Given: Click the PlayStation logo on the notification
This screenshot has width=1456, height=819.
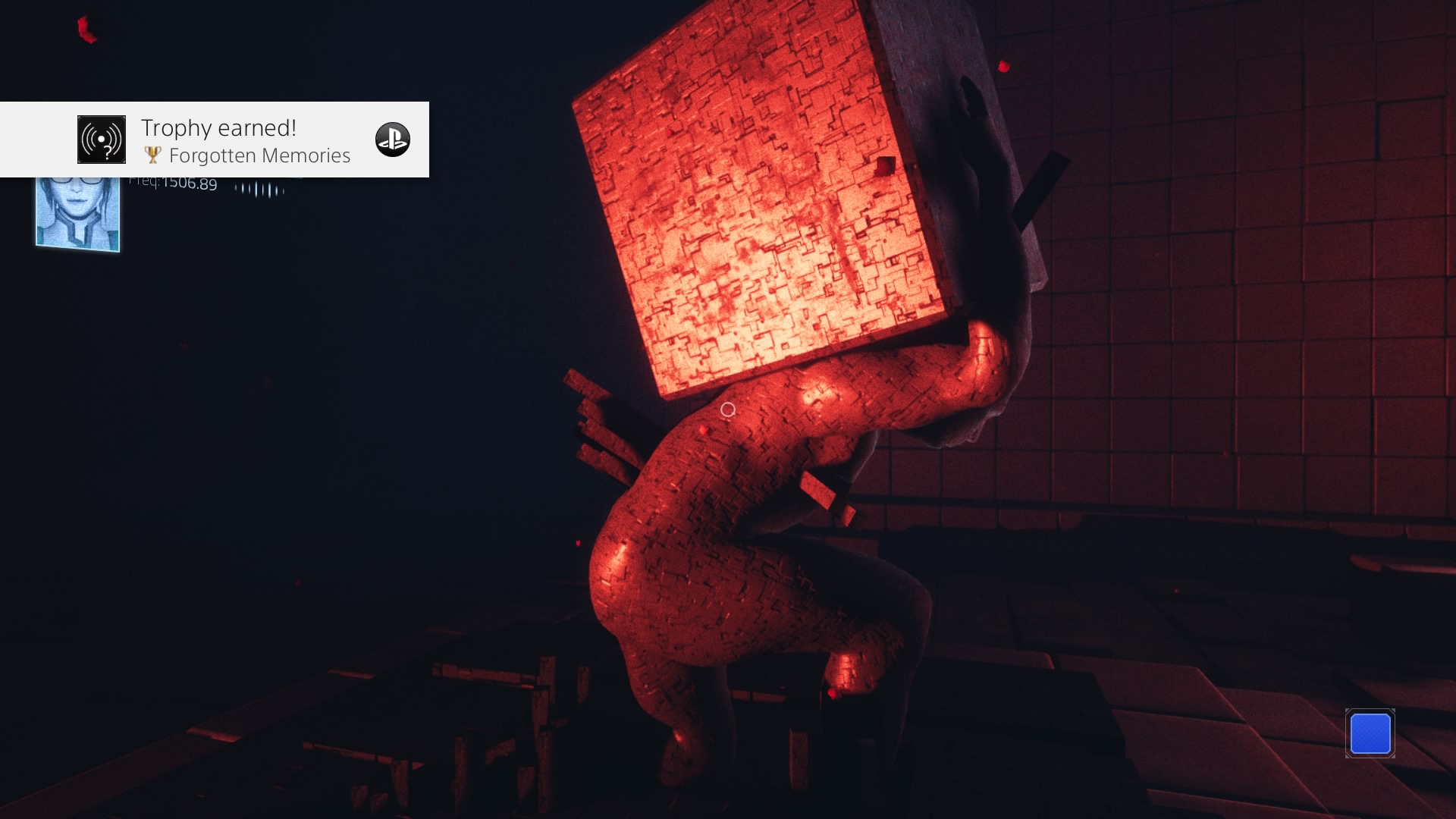Looking at the screenshot, I should [x=393, y=140].
